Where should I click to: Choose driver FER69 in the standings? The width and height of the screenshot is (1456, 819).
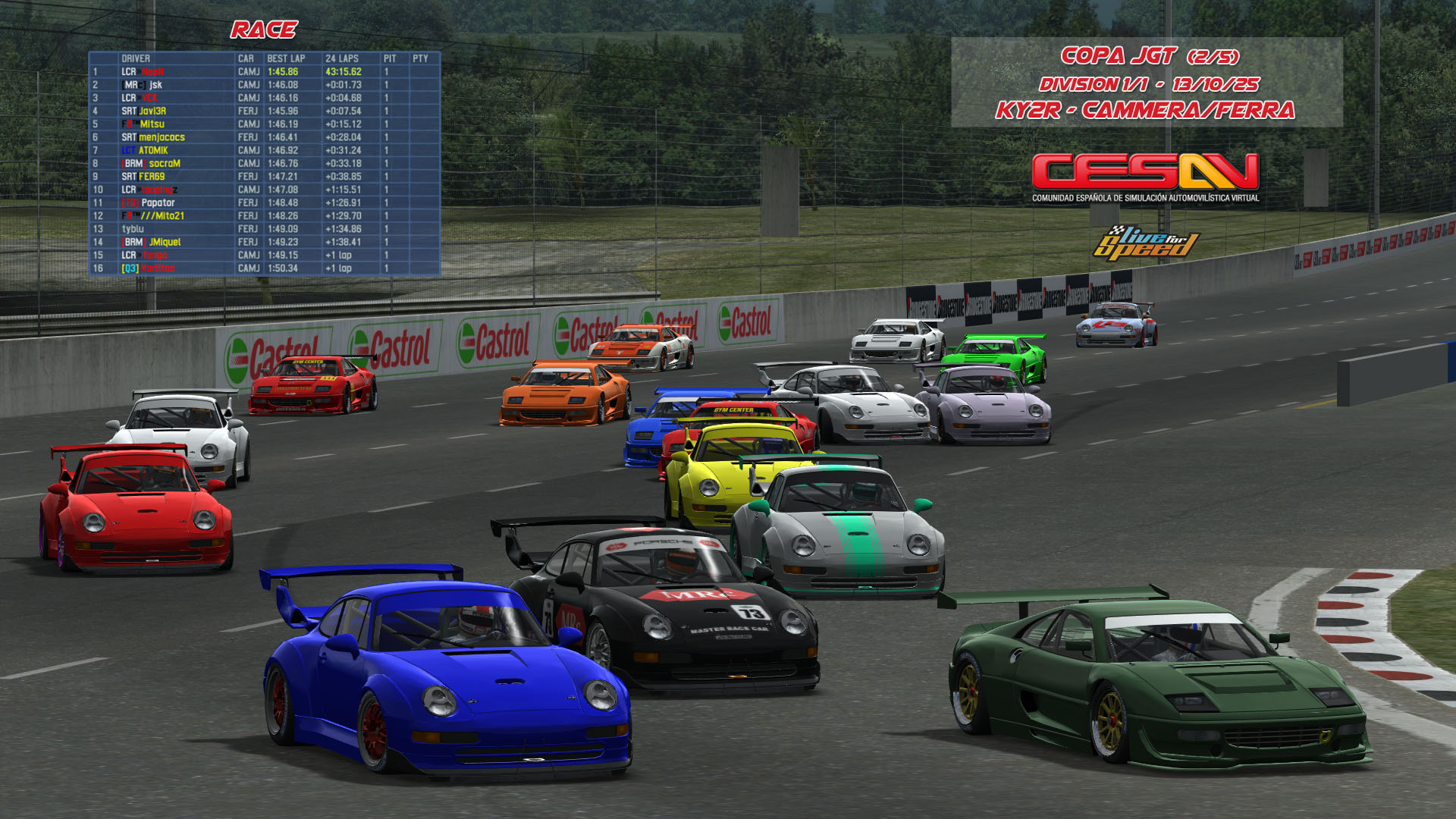click(x=151, y=177)
